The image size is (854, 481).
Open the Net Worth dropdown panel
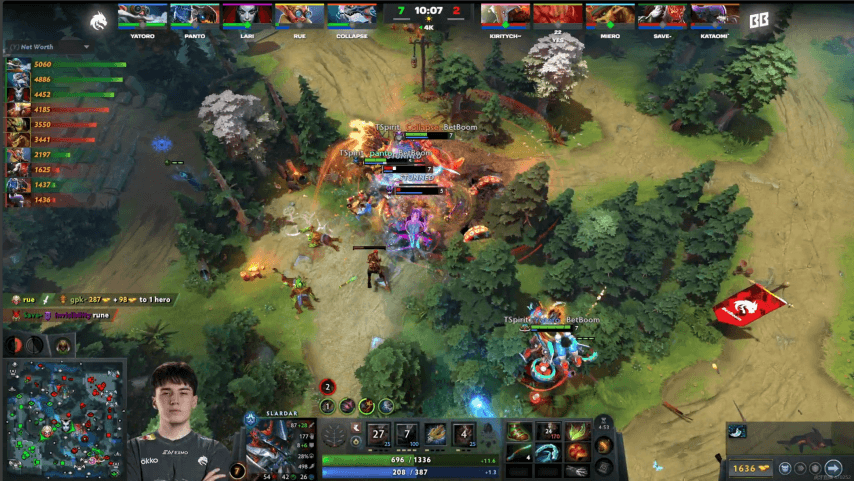pos(32,46)
